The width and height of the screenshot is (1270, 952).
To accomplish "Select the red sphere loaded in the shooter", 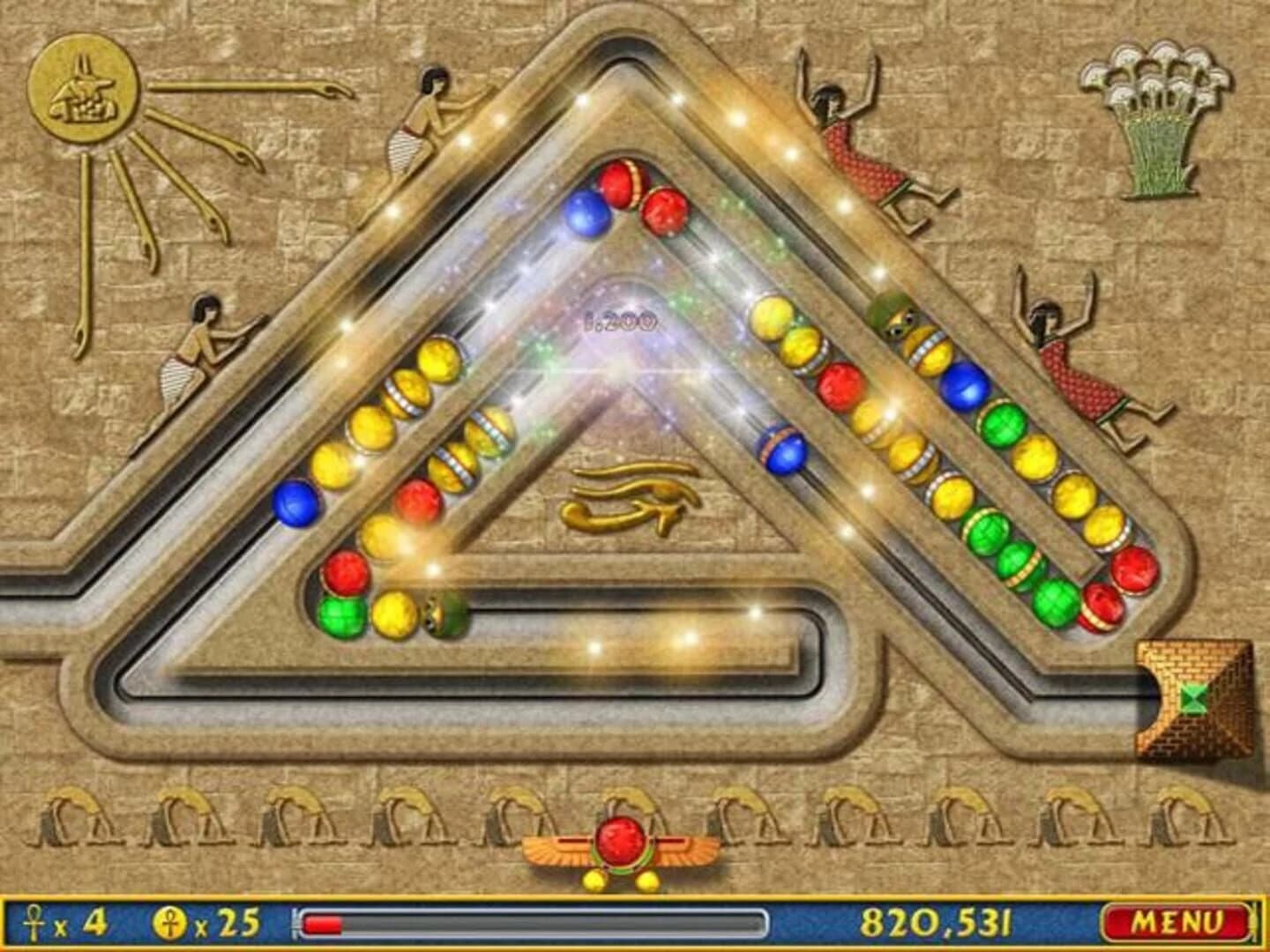I will click(620, 844).
